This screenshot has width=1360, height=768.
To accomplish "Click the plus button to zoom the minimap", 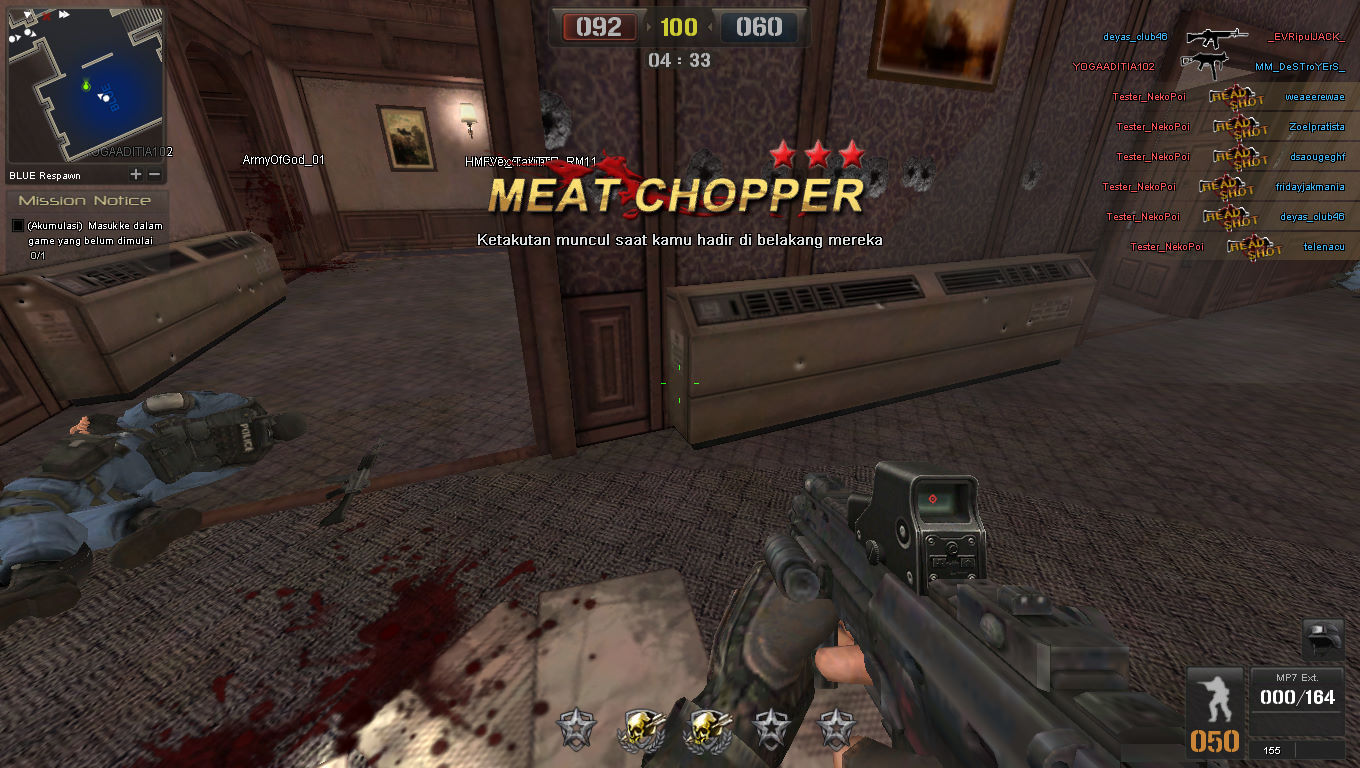I will tap(134, 172).
